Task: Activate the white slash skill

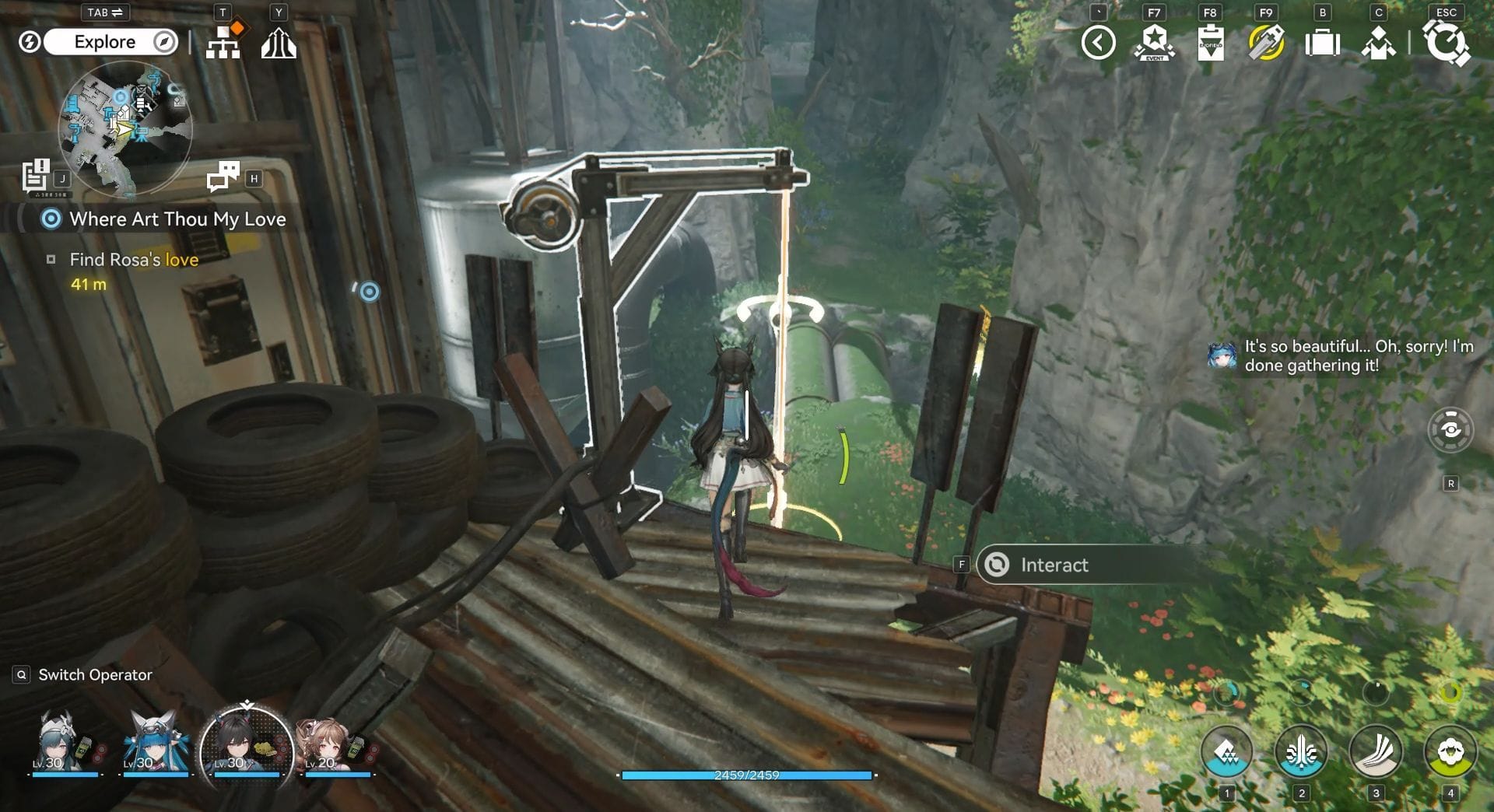Action: 1376,752
